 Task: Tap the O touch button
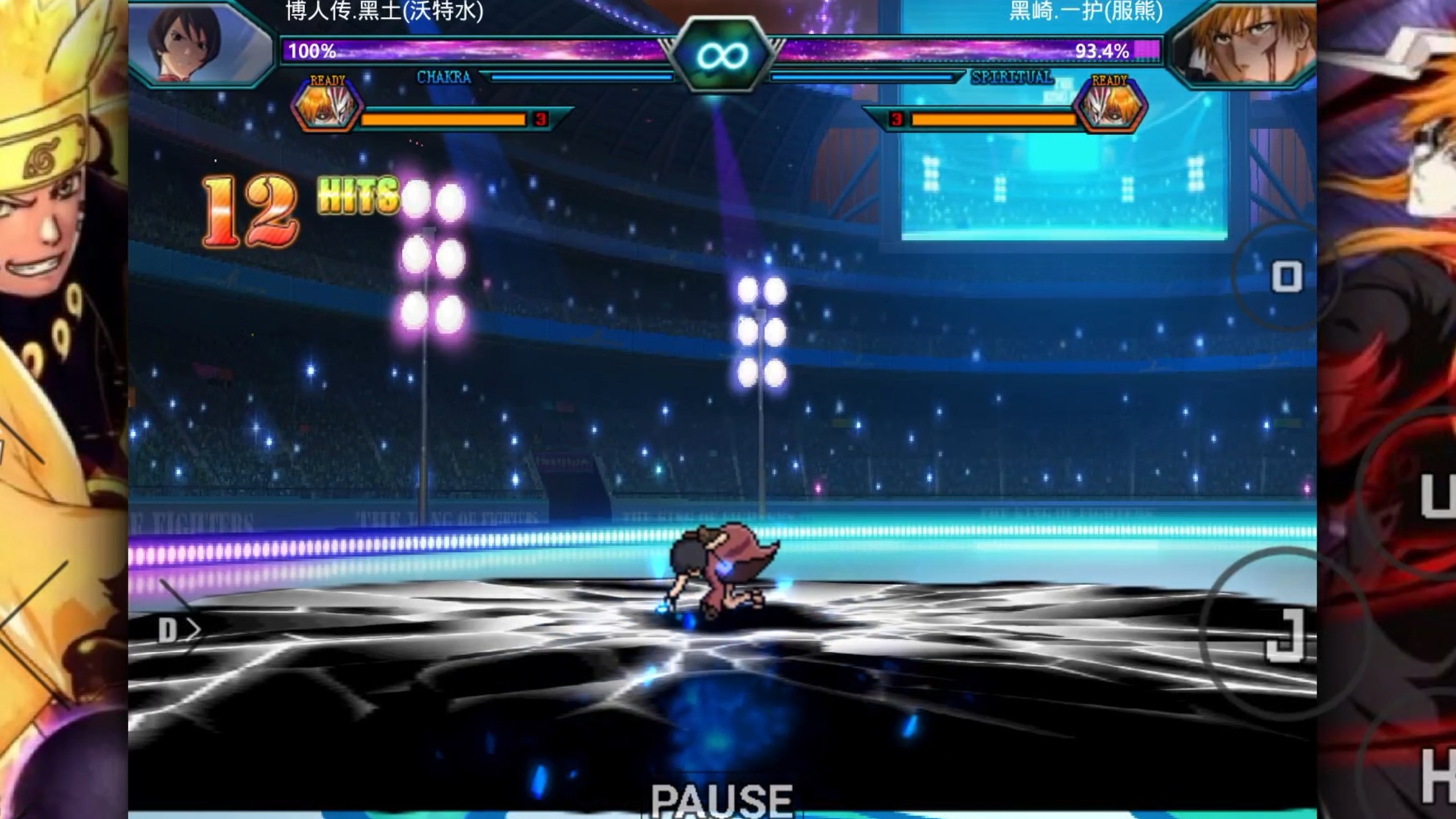coord(1287,277)
